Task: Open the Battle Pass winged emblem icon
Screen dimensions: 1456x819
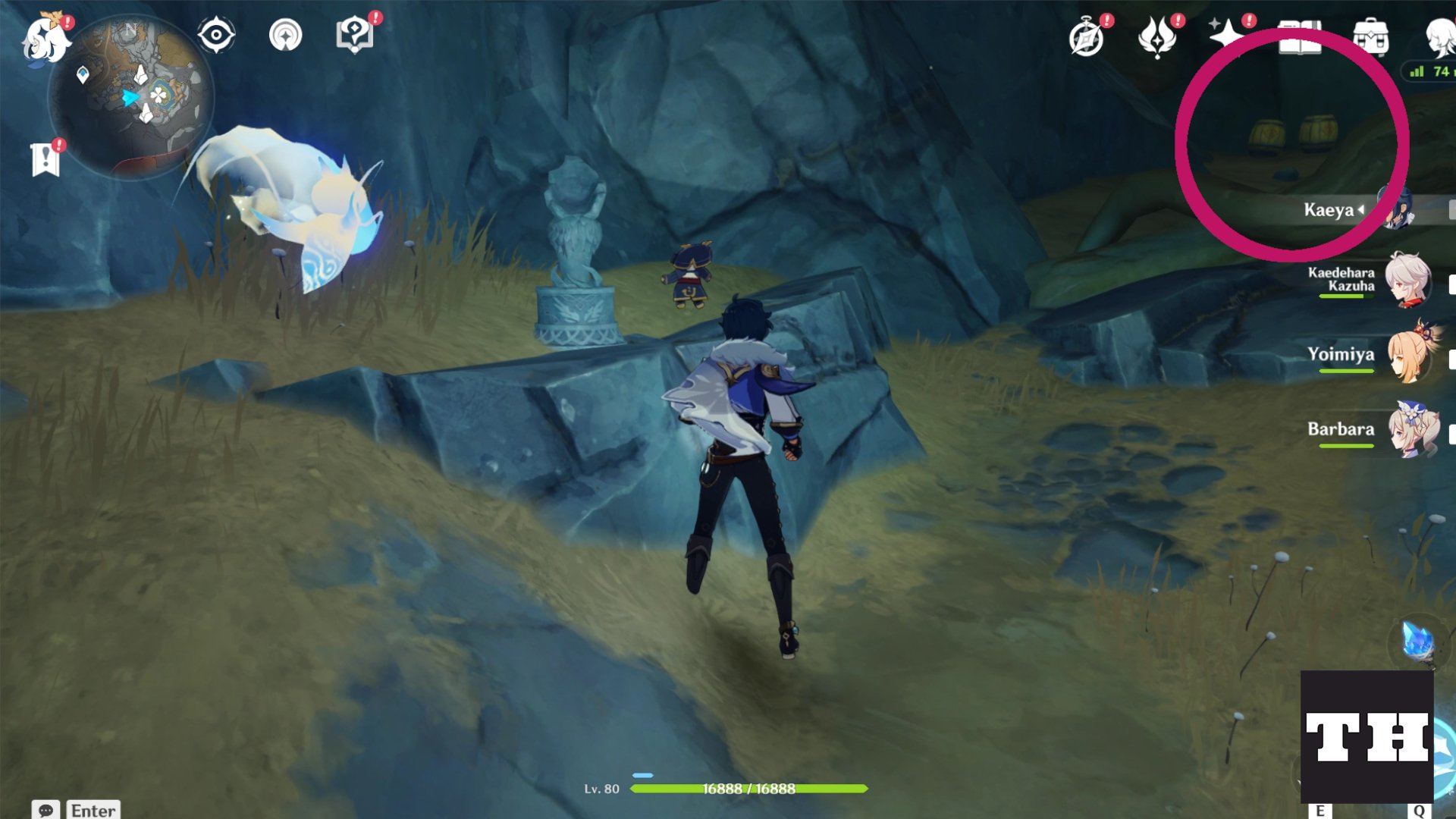Action: click(1157, 36)
